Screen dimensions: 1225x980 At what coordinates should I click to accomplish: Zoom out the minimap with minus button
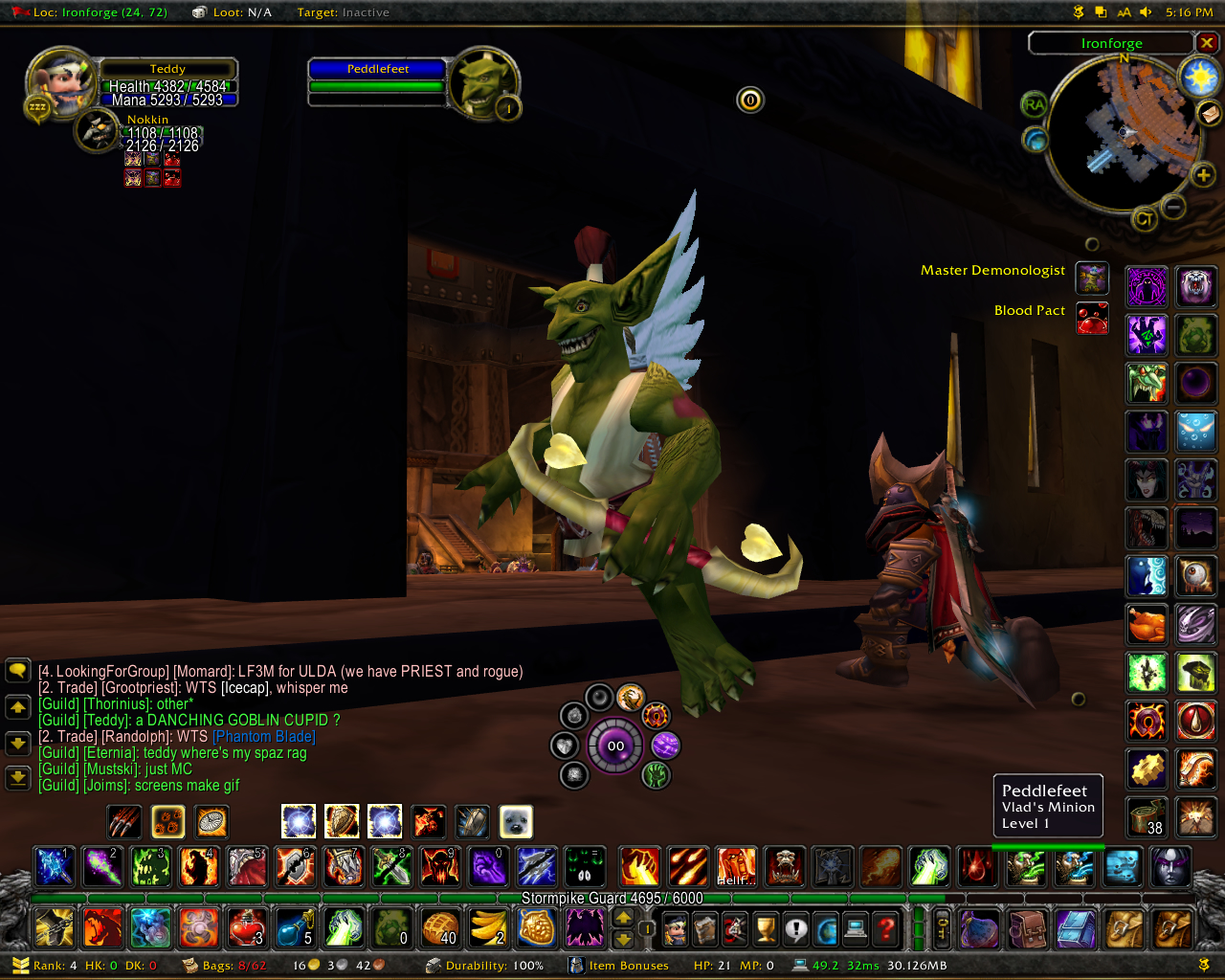coord(1173,206)
